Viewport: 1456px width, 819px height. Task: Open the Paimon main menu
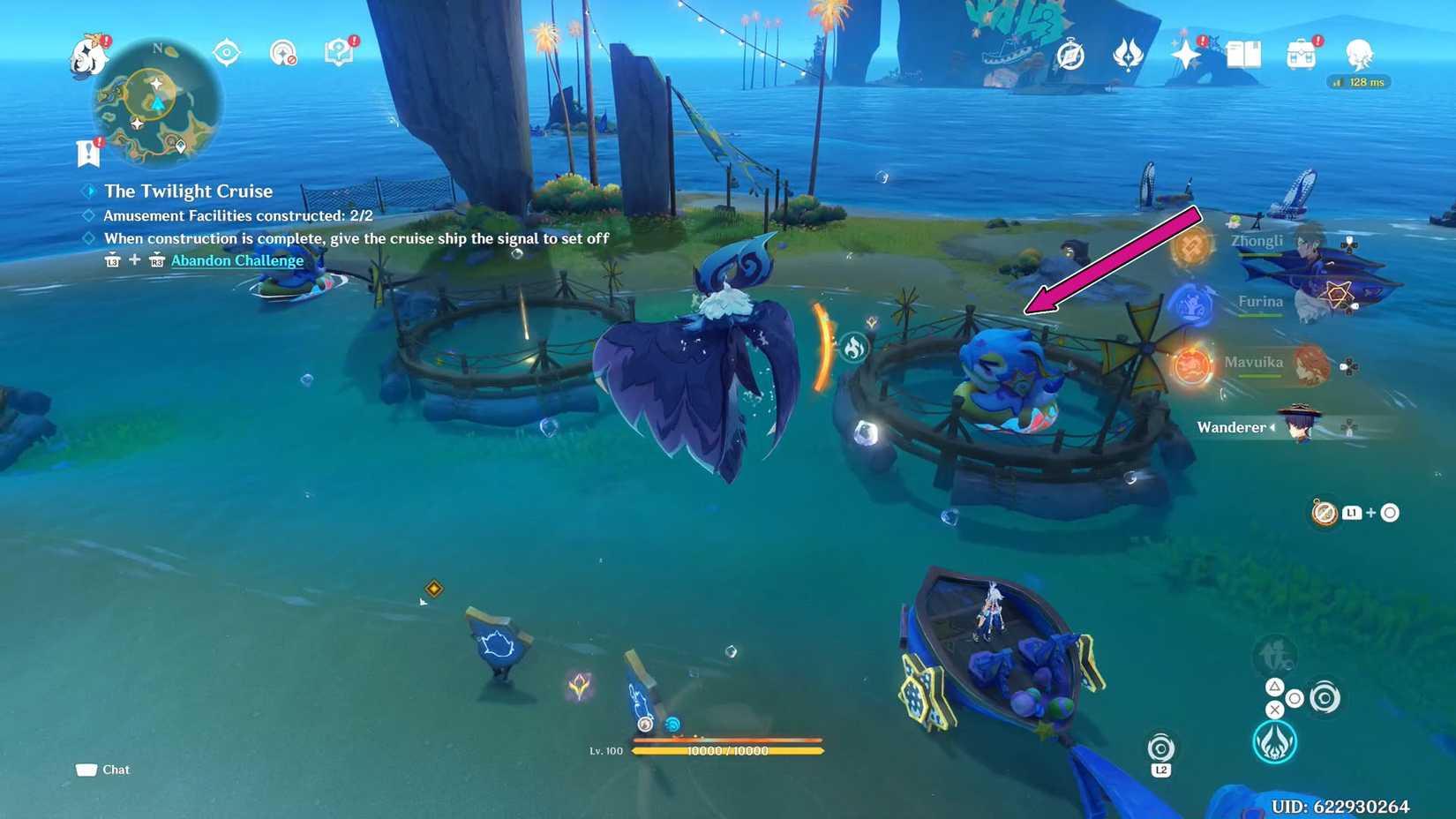pyautogui.click(x=89, y=56)
